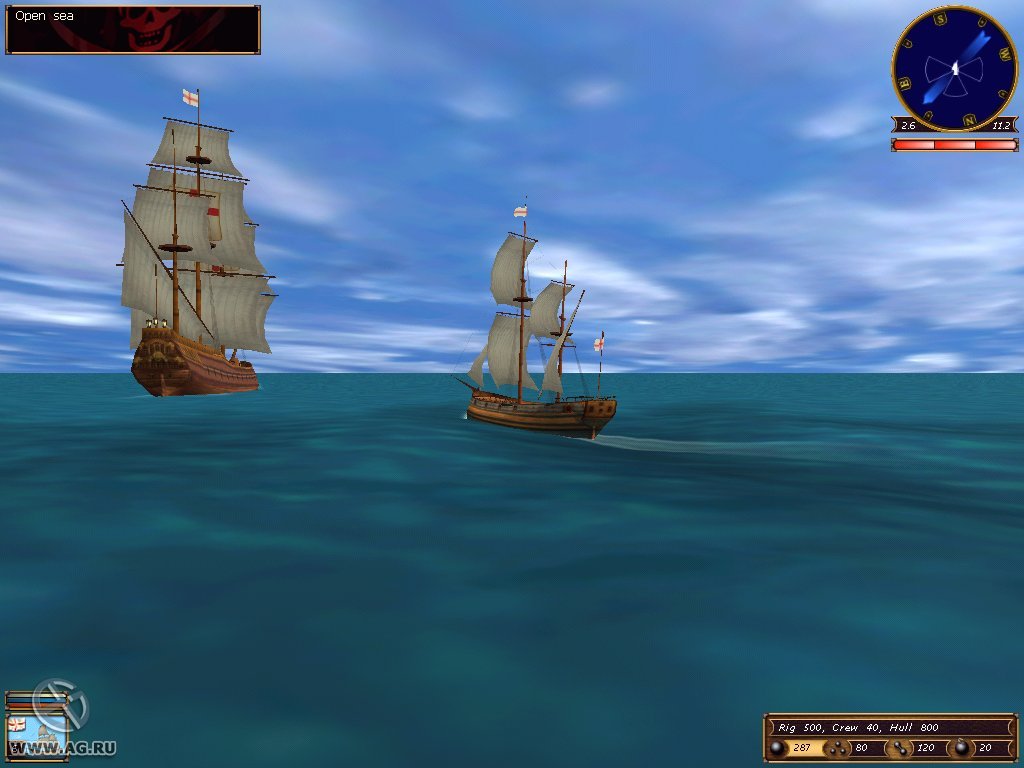This screenshot has height=768, width=1024.
Task: Switch to grapeshot ammunition
Action: tap(836, 747)
